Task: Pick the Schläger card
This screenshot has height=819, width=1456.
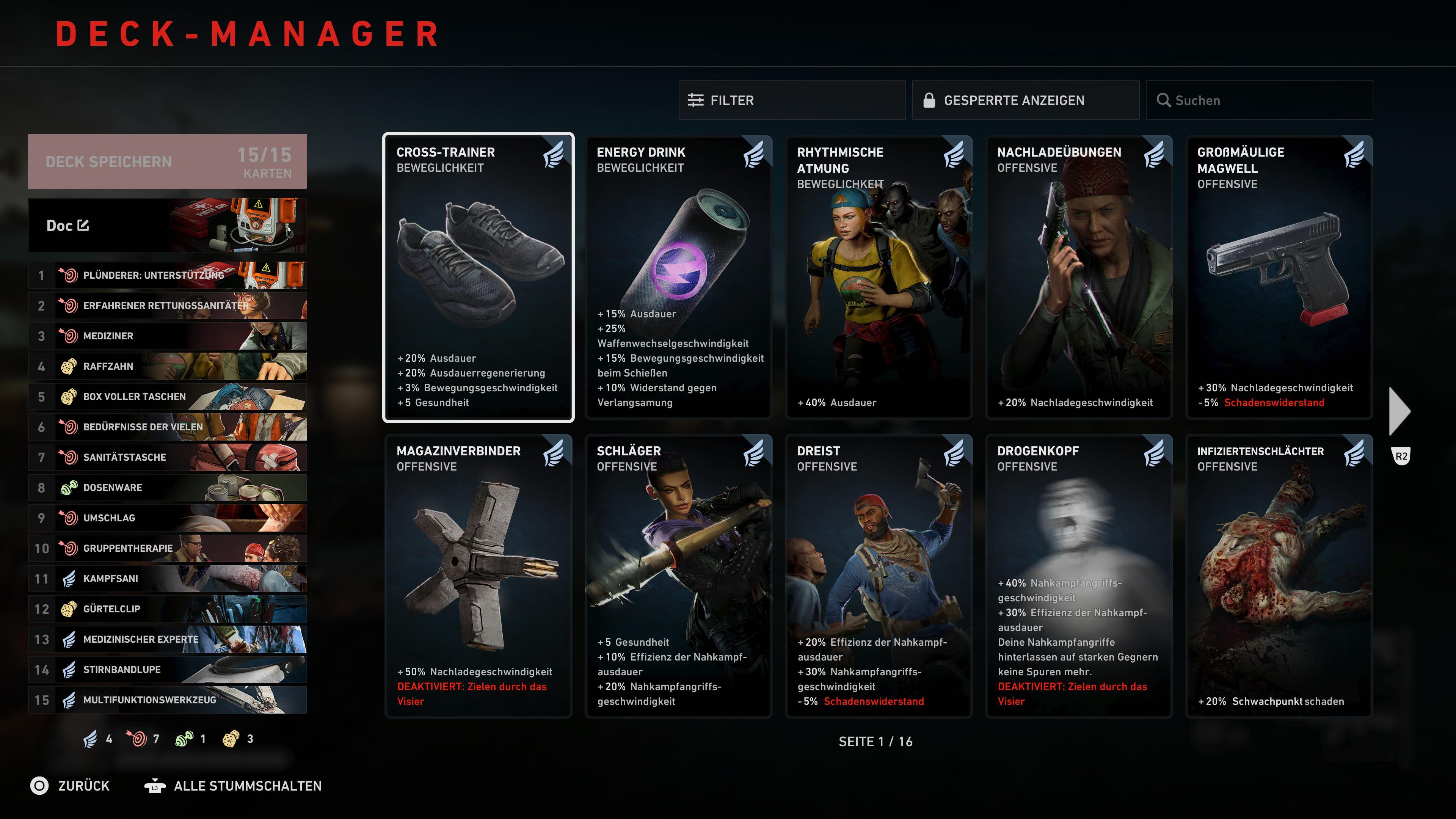Action: pos(678,576)
